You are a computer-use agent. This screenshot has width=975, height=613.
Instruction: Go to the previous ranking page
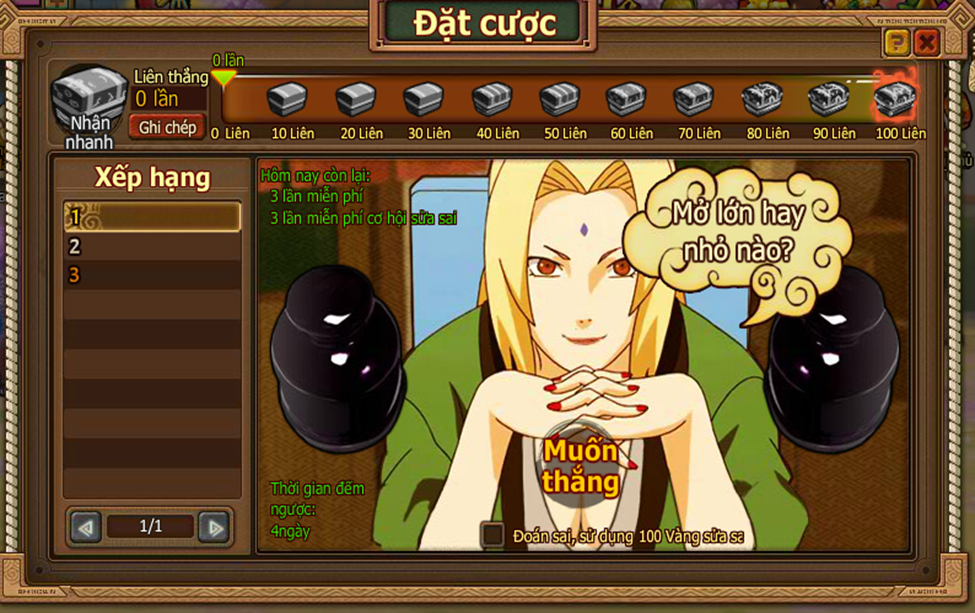point(86,526)
